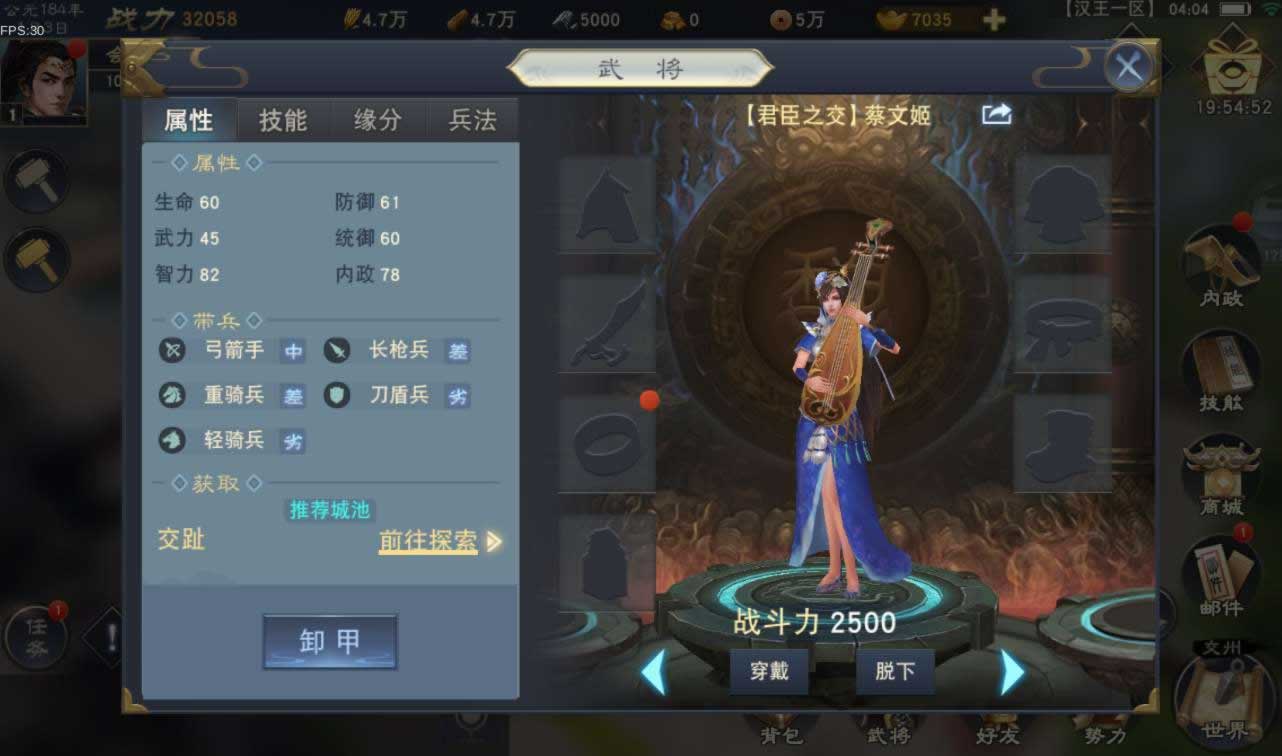Click the 卸甲 button
Screen dimensions: 1282x756
point(330,641)
